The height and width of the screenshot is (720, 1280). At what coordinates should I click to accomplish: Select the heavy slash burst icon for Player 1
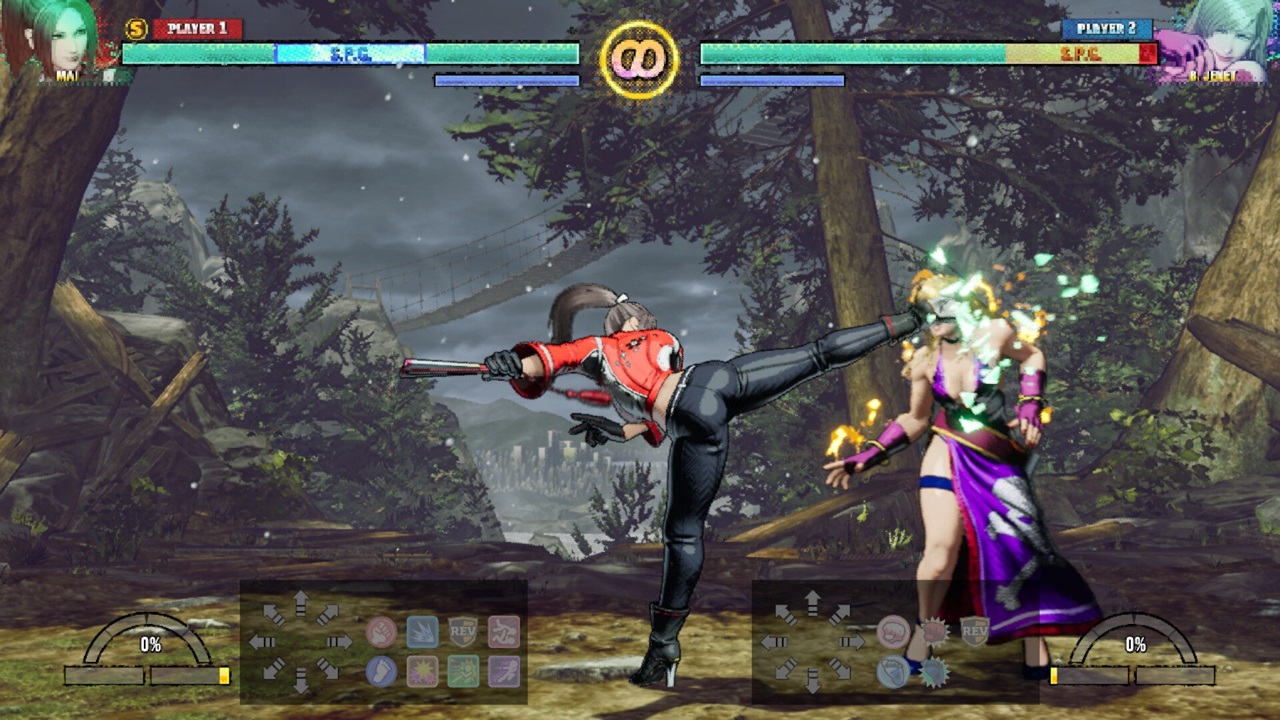[x=423, y=632]
